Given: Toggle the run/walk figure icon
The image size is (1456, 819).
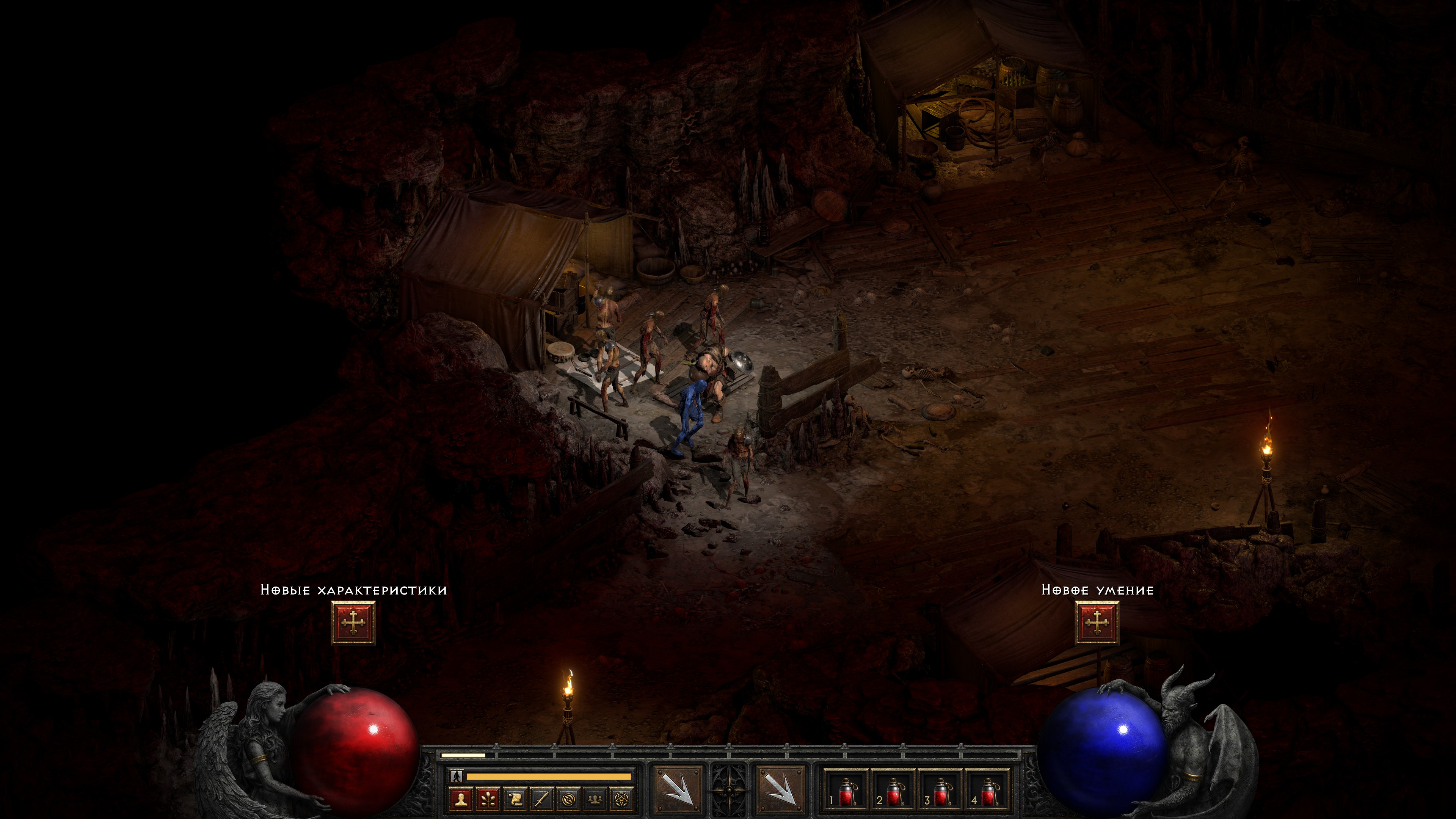Looking at the screenshot, I should (x=457, y=776).
